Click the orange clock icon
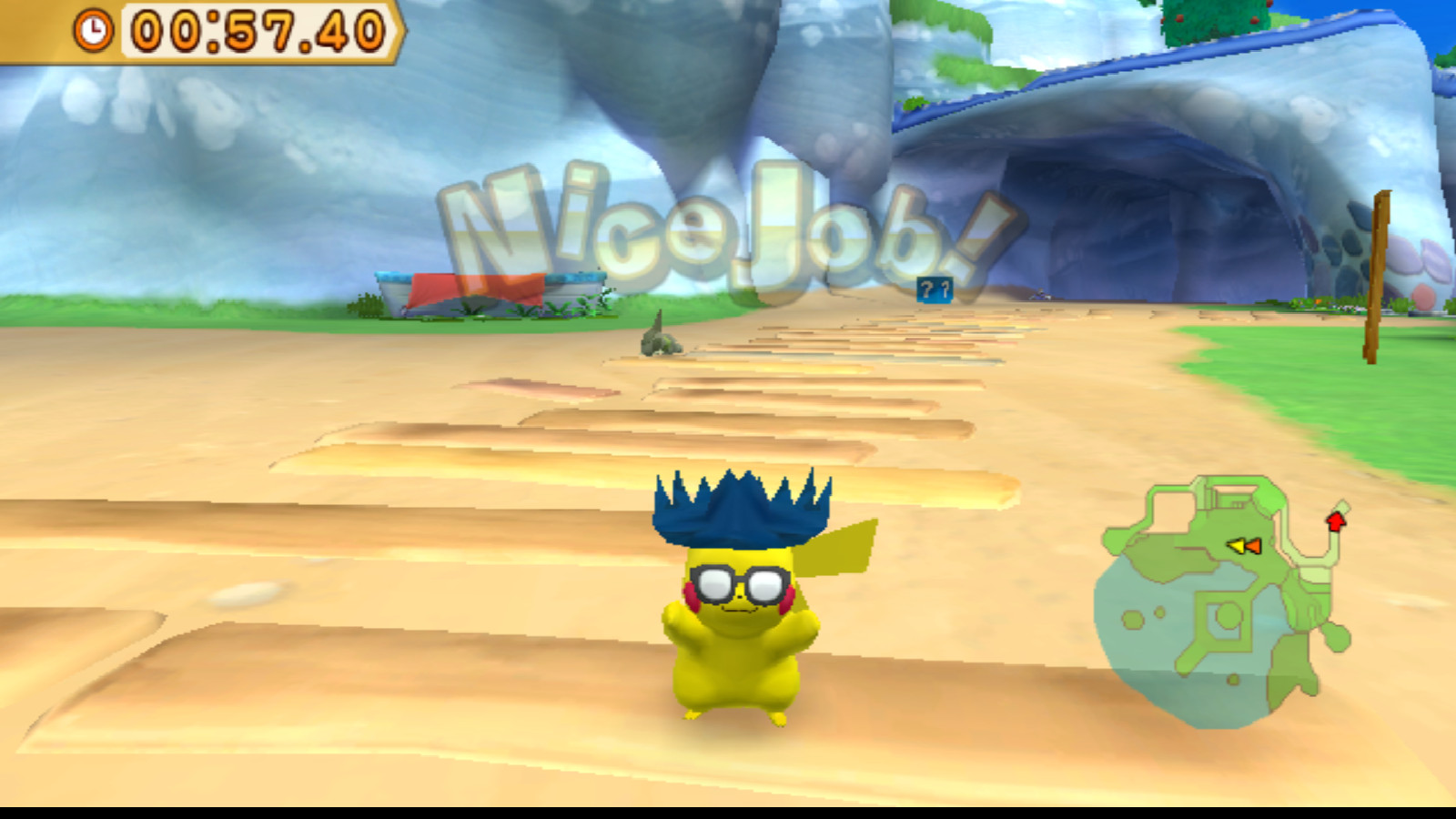 tap(94, 30)
